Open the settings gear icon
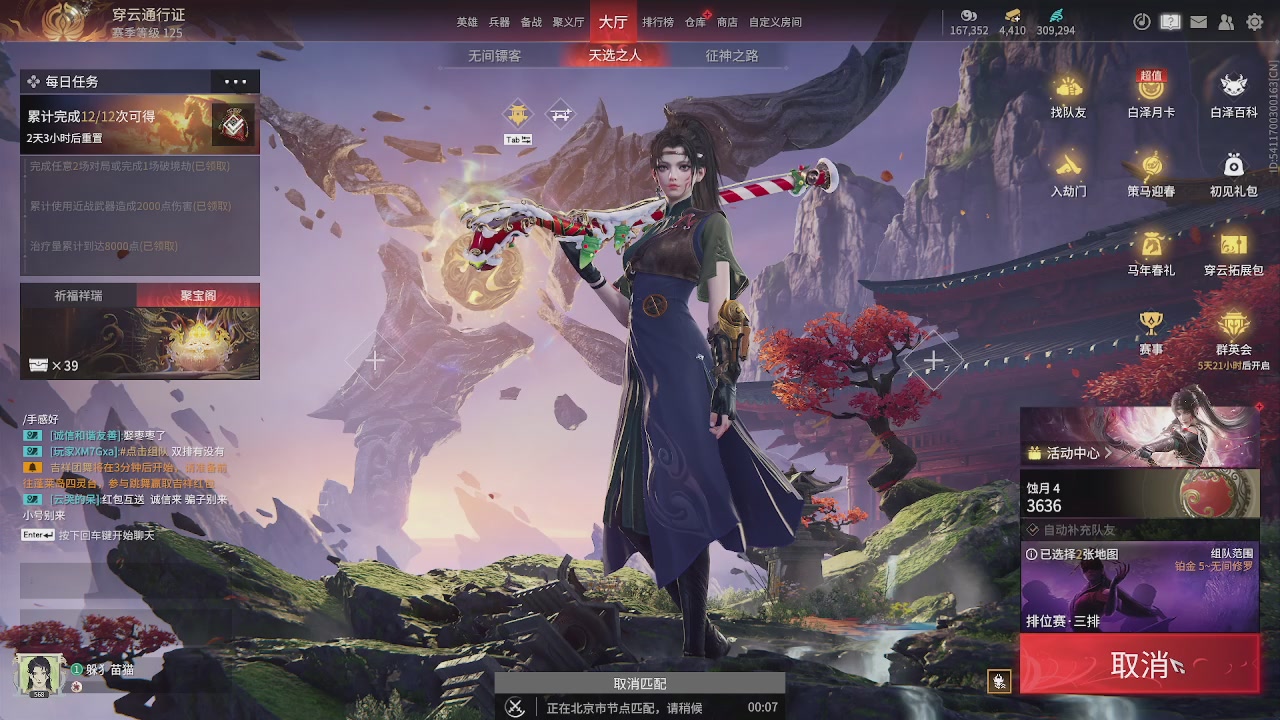The width and height of the screenshot is (1280, 720). (x=1253, y=20)
